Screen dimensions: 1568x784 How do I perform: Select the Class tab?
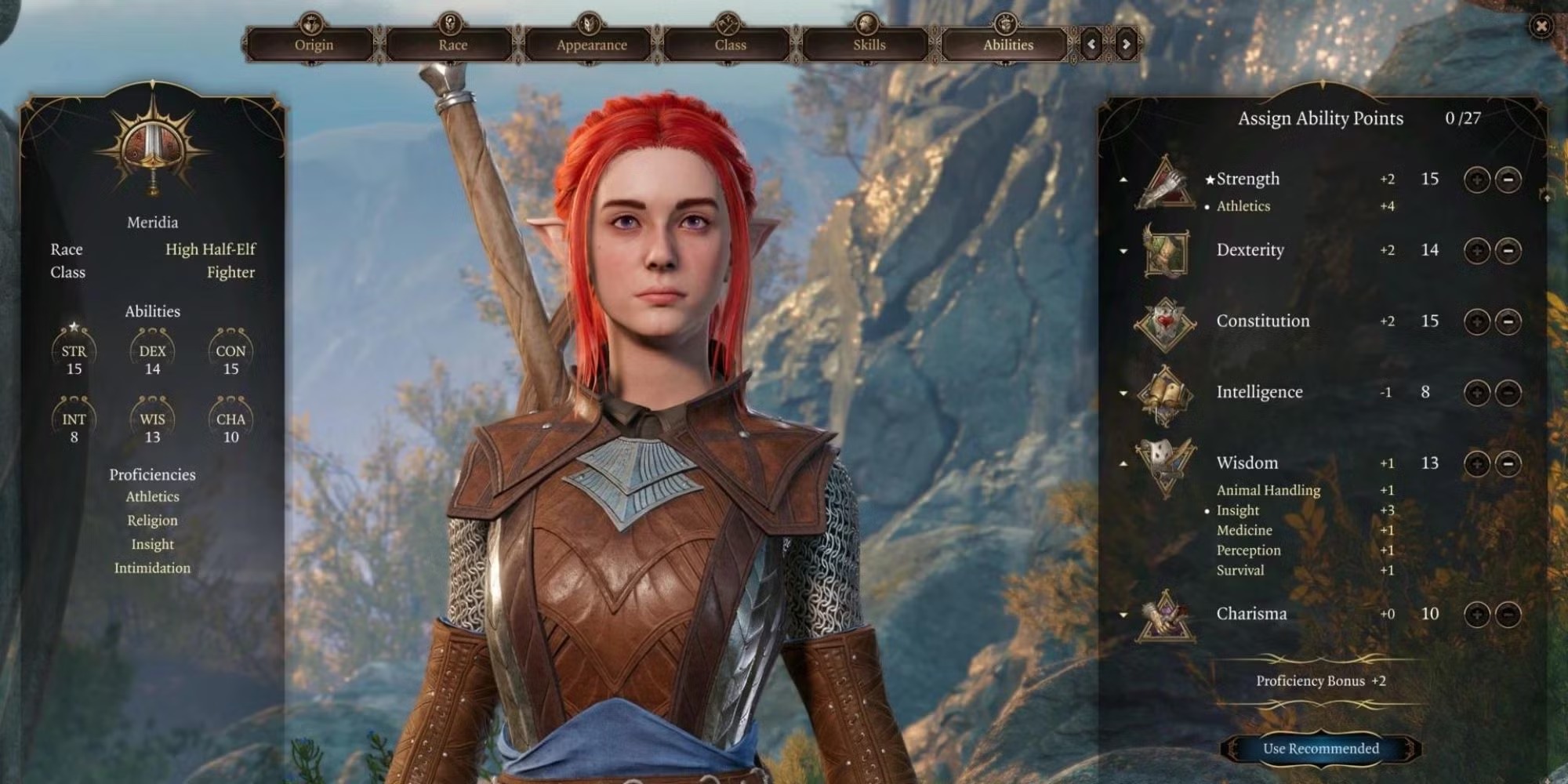730,45
